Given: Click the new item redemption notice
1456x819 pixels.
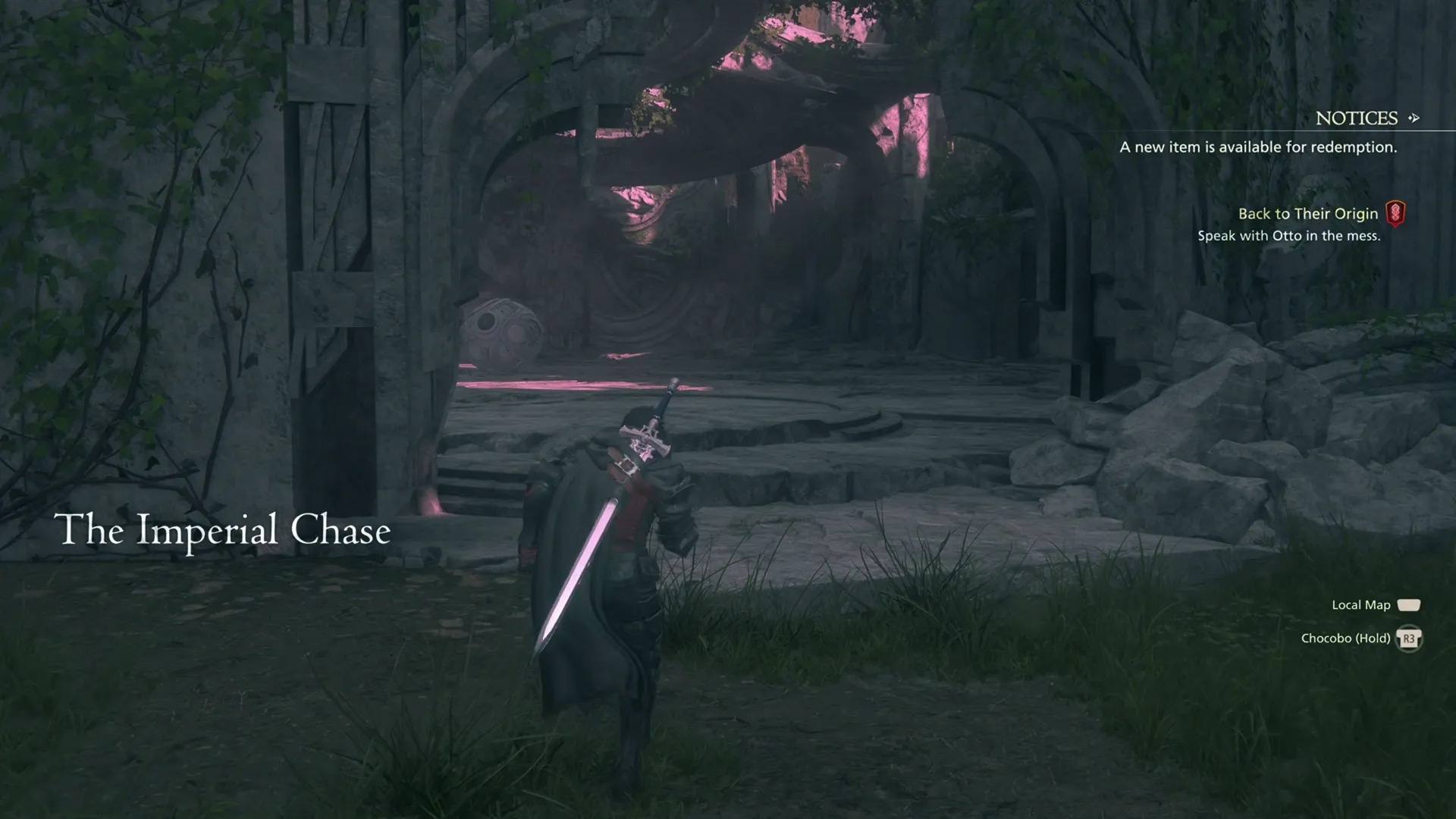Looking at the screenshot, I should coord(1256,147).
